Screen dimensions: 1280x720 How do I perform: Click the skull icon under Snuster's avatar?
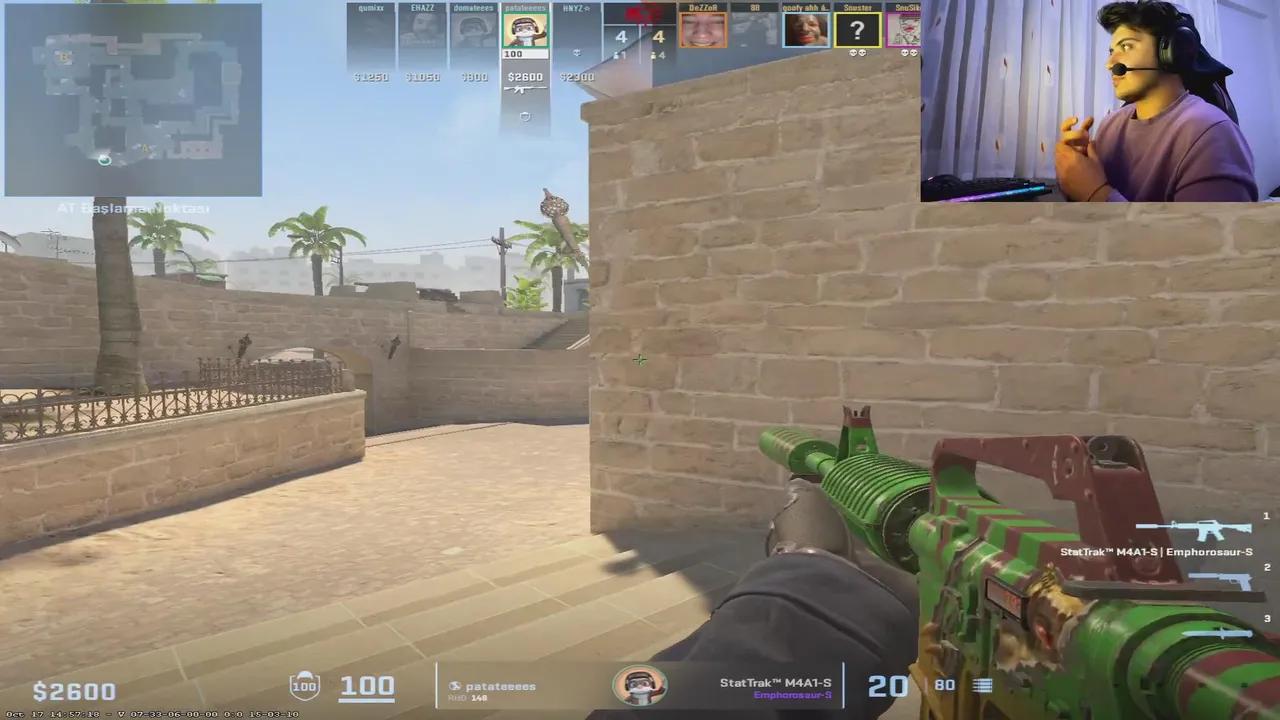click(855, 50)
